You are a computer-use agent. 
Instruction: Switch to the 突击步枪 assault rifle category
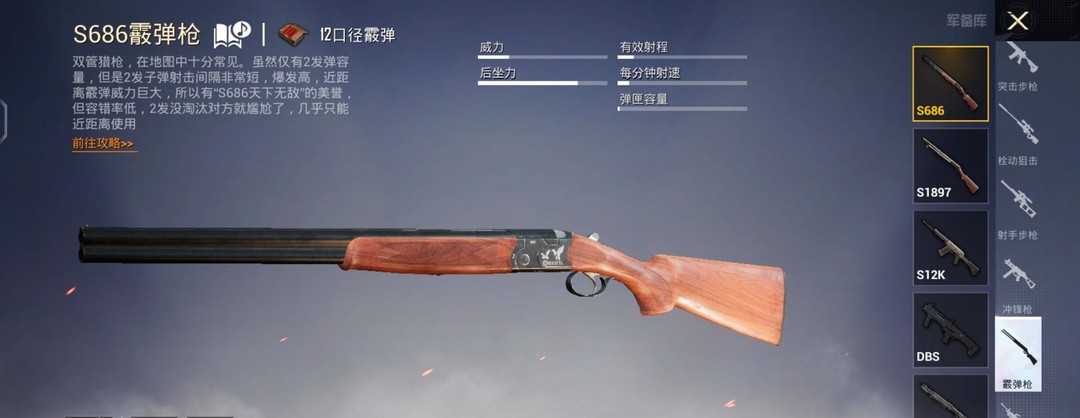pyautogui.click(x=1018, y=65)
